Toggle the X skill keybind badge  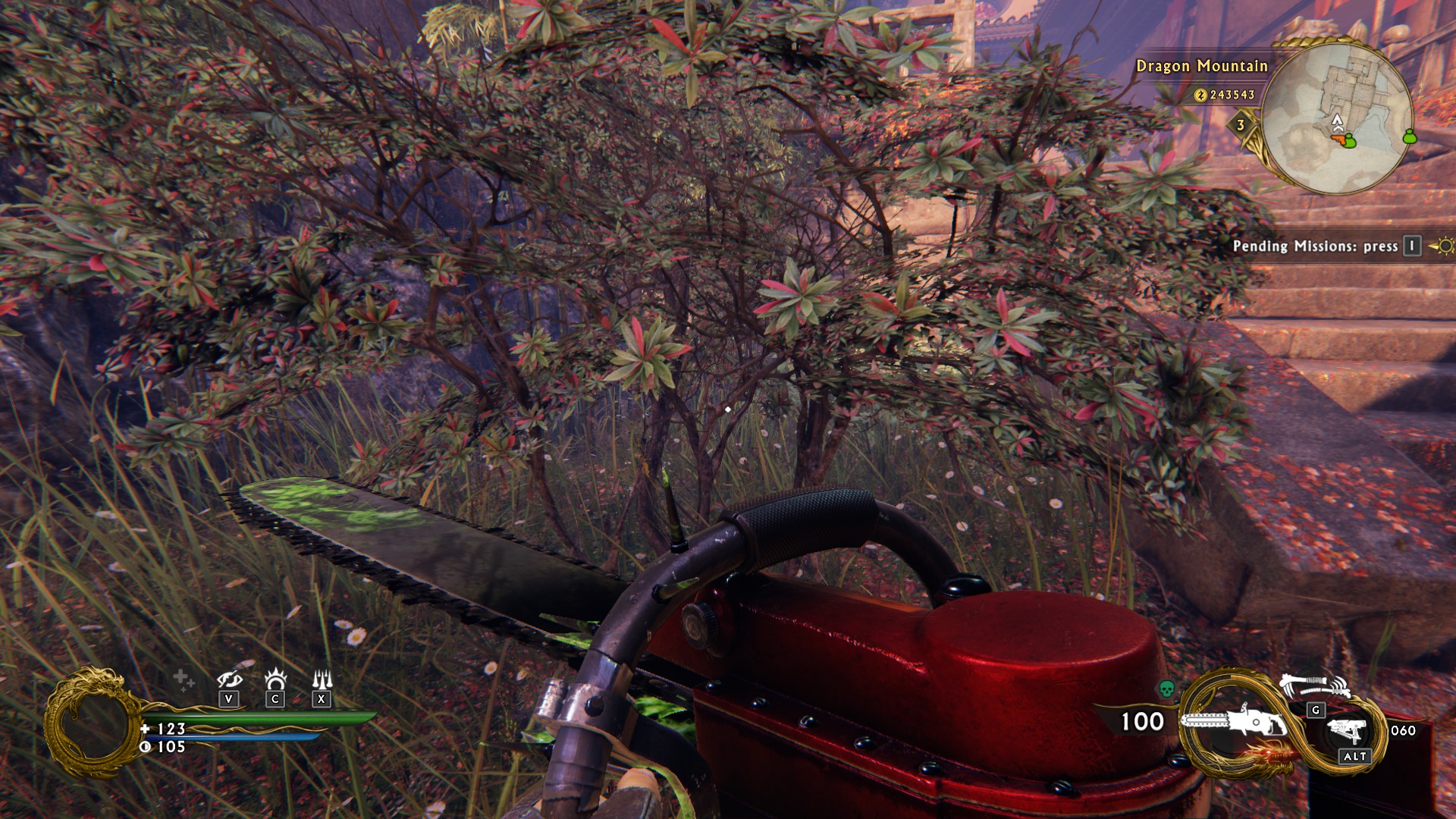pos(322,699)
